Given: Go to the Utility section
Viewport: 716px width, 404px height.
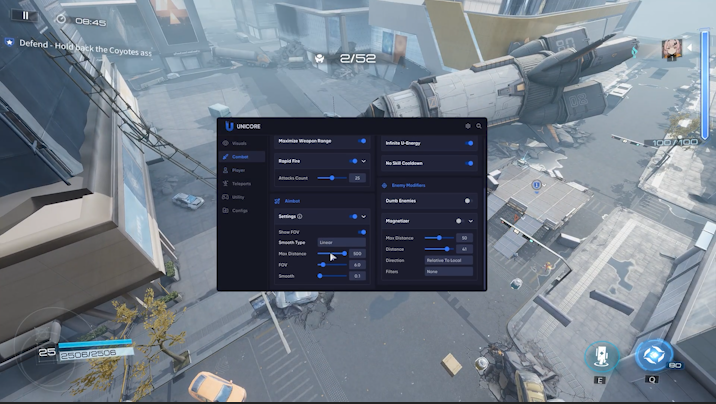Looking at the screenshot, I should pos(238,197).
